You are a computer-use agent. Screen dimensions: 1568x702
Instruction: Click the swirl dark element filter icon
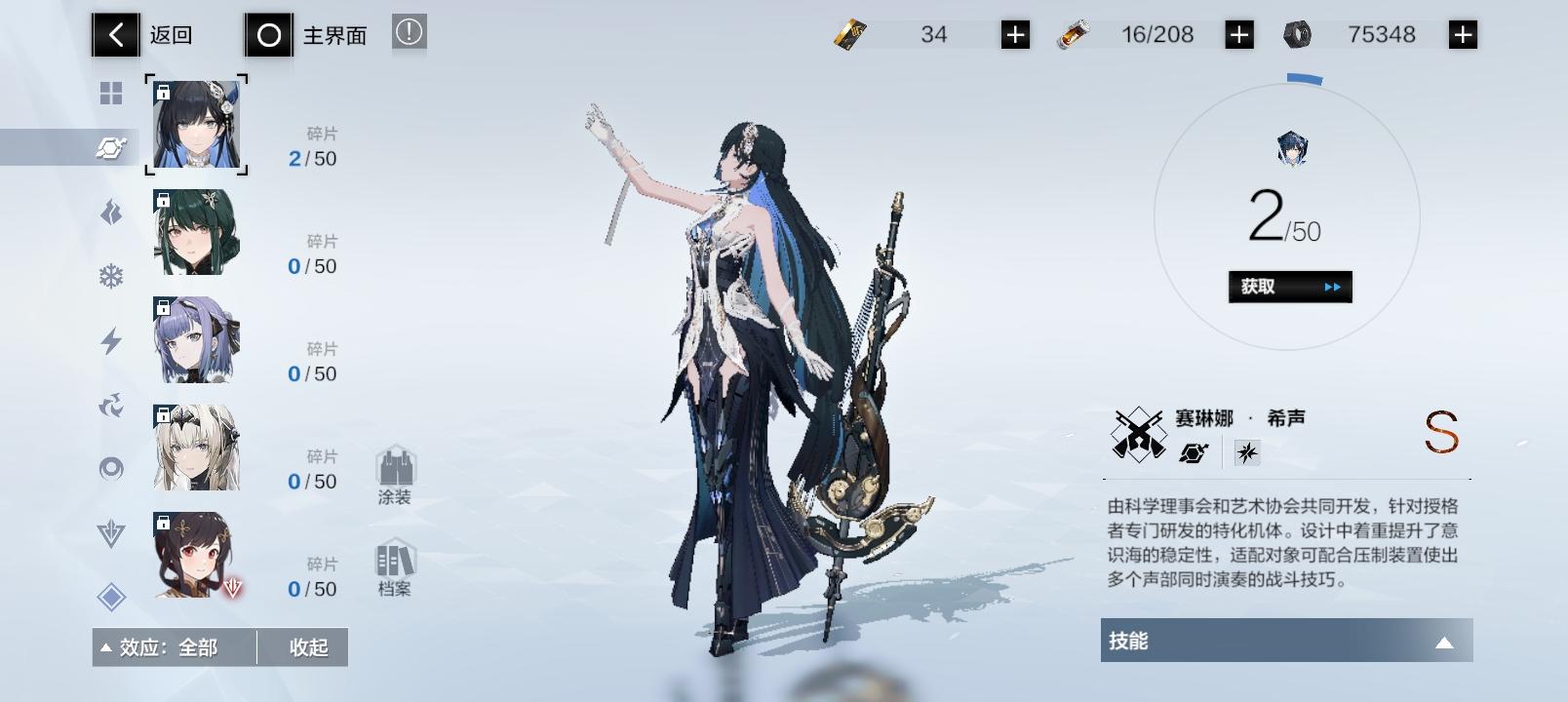pos(112,404)
